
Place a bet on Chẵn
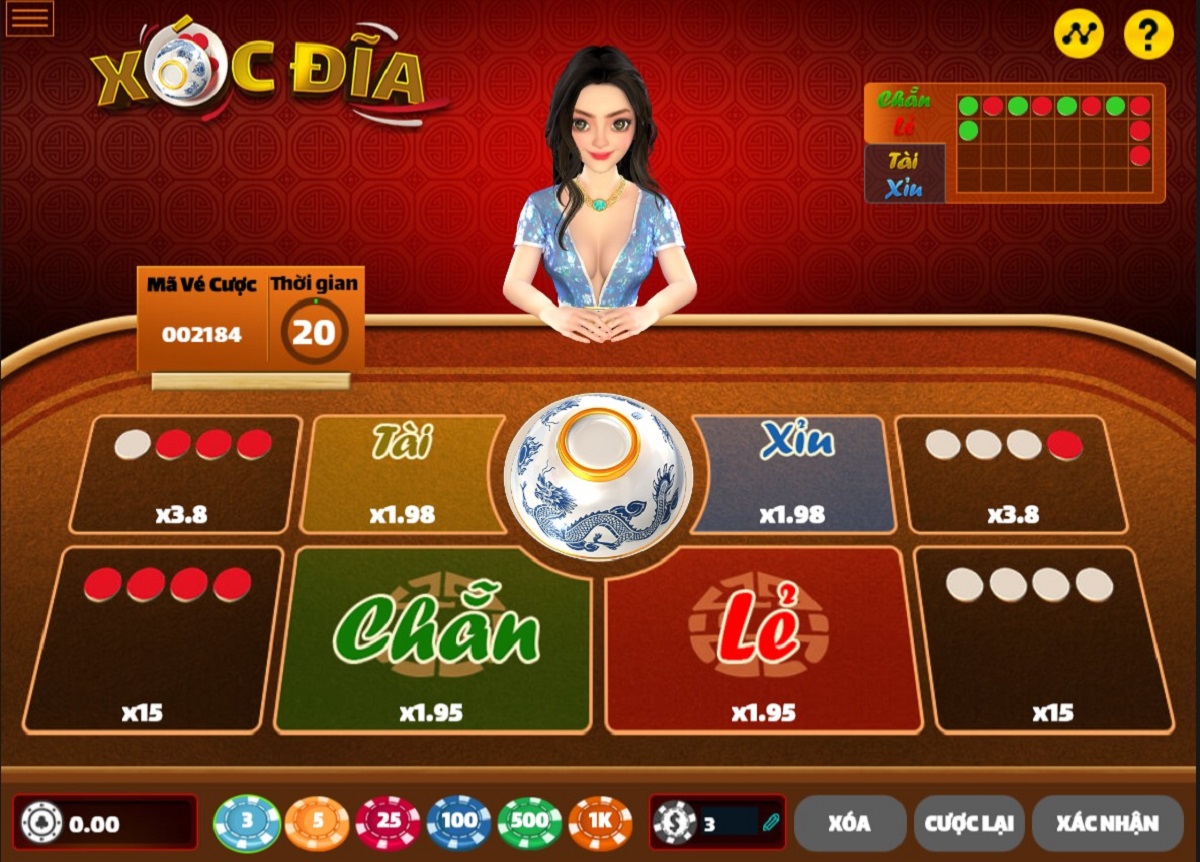[434, 640]
